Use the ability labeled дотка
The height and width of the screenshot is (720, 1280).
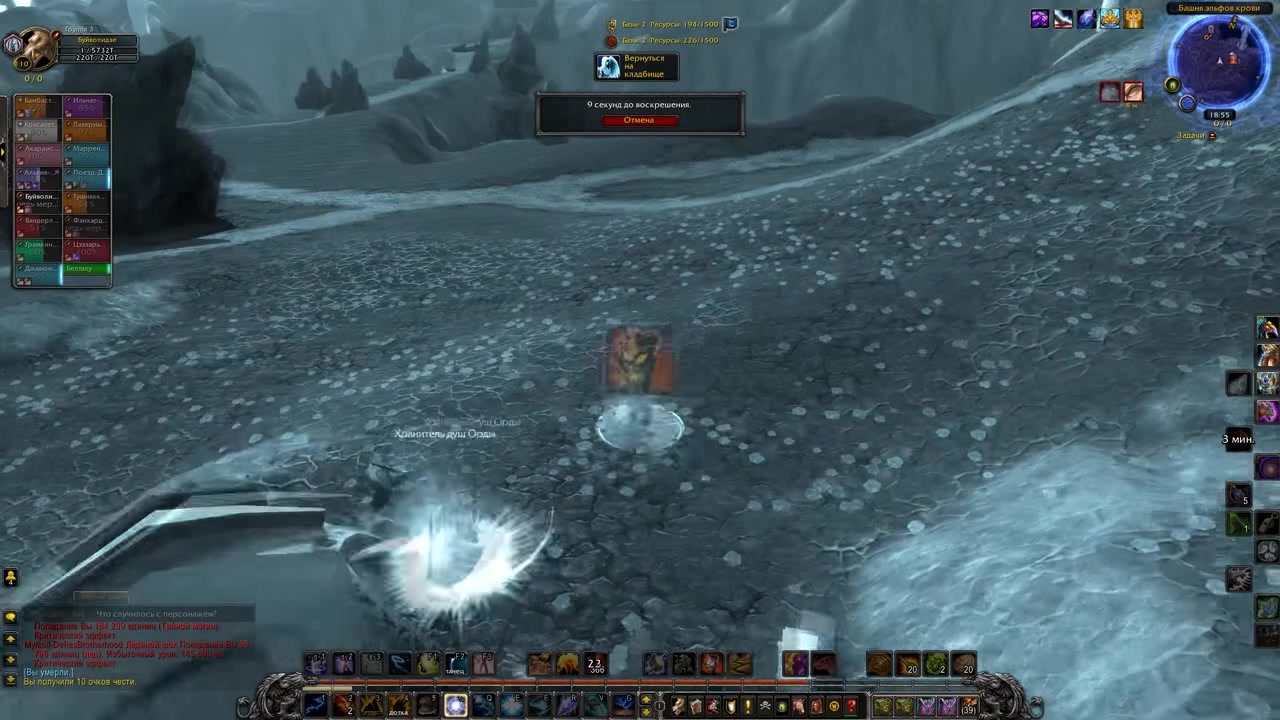click(399, 706)
